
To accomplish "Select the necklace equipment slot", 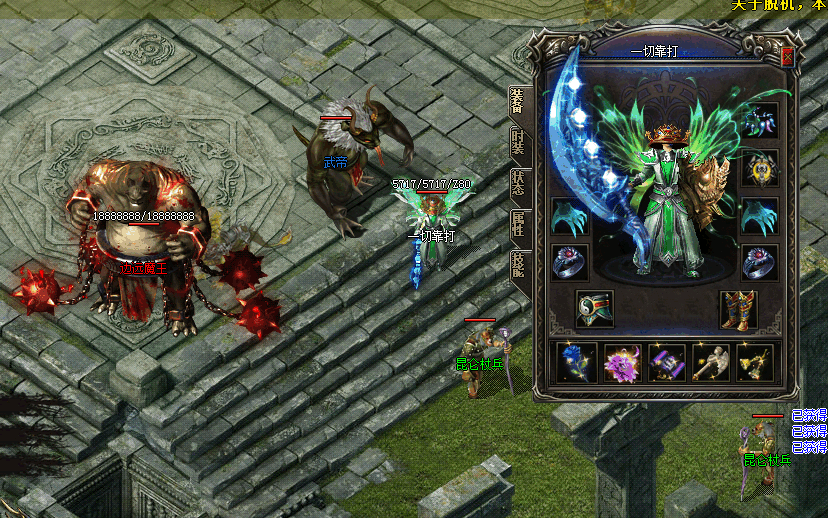I will (760, 121).
